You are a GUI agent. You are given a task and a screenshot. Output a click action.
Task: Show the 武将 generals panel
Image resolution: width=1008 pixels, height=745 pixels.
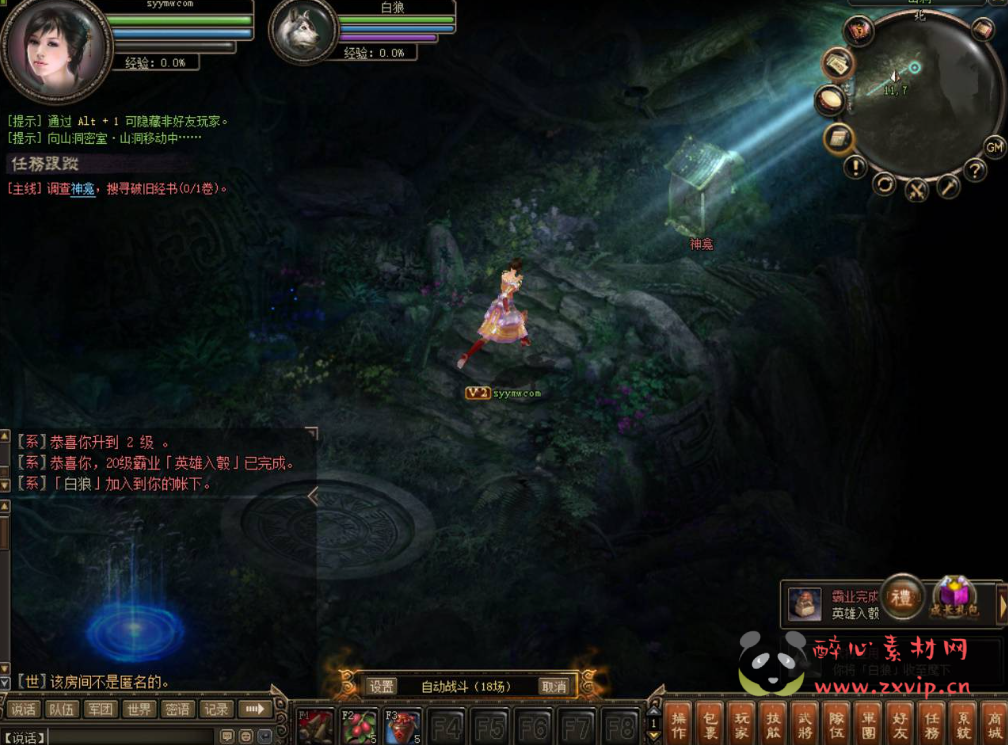(804, 725)
